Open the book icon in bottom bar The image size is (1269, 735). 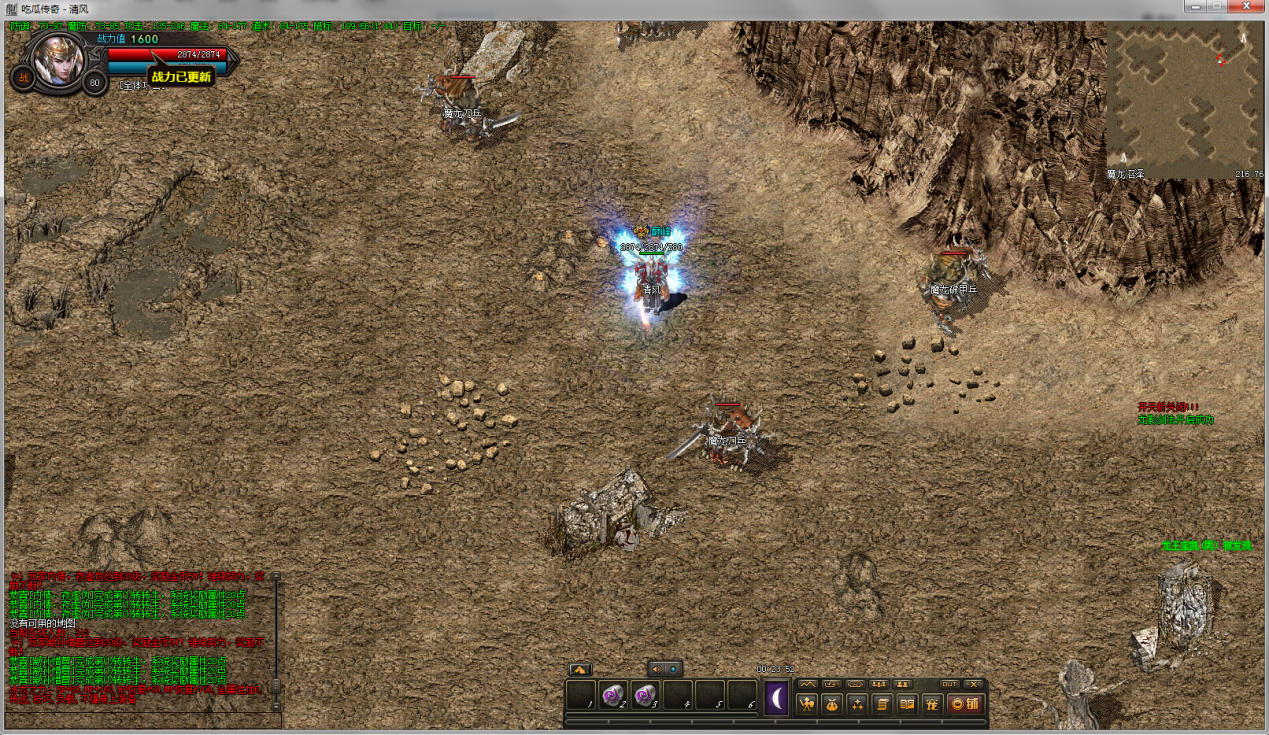[907, 704]
